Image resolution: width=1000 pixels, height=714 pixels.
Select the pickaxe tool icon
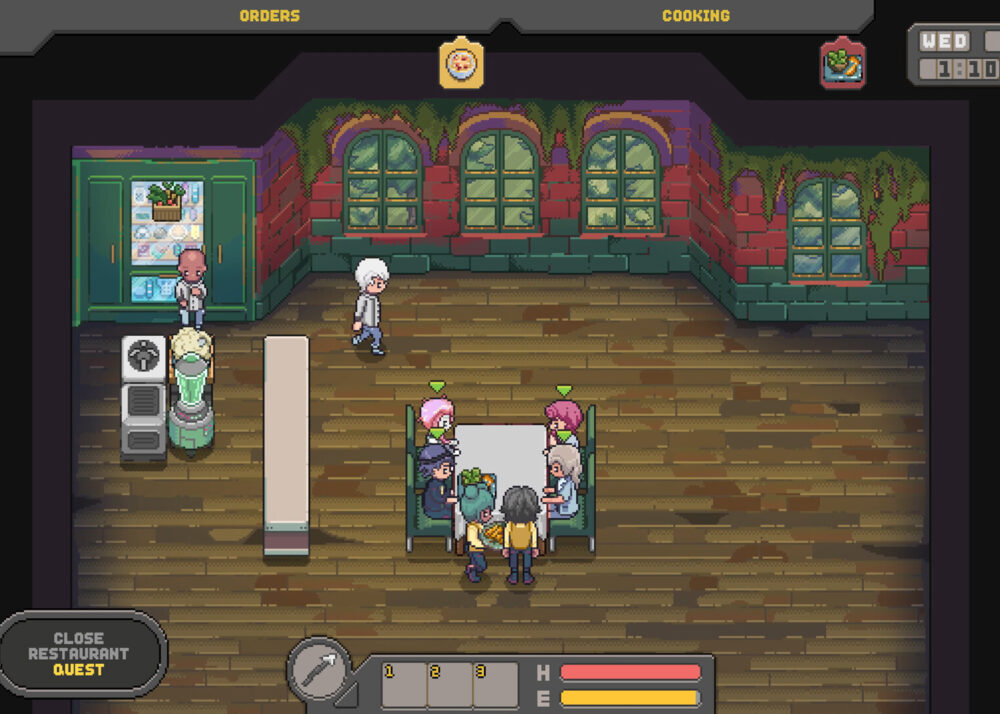(320, 669)
